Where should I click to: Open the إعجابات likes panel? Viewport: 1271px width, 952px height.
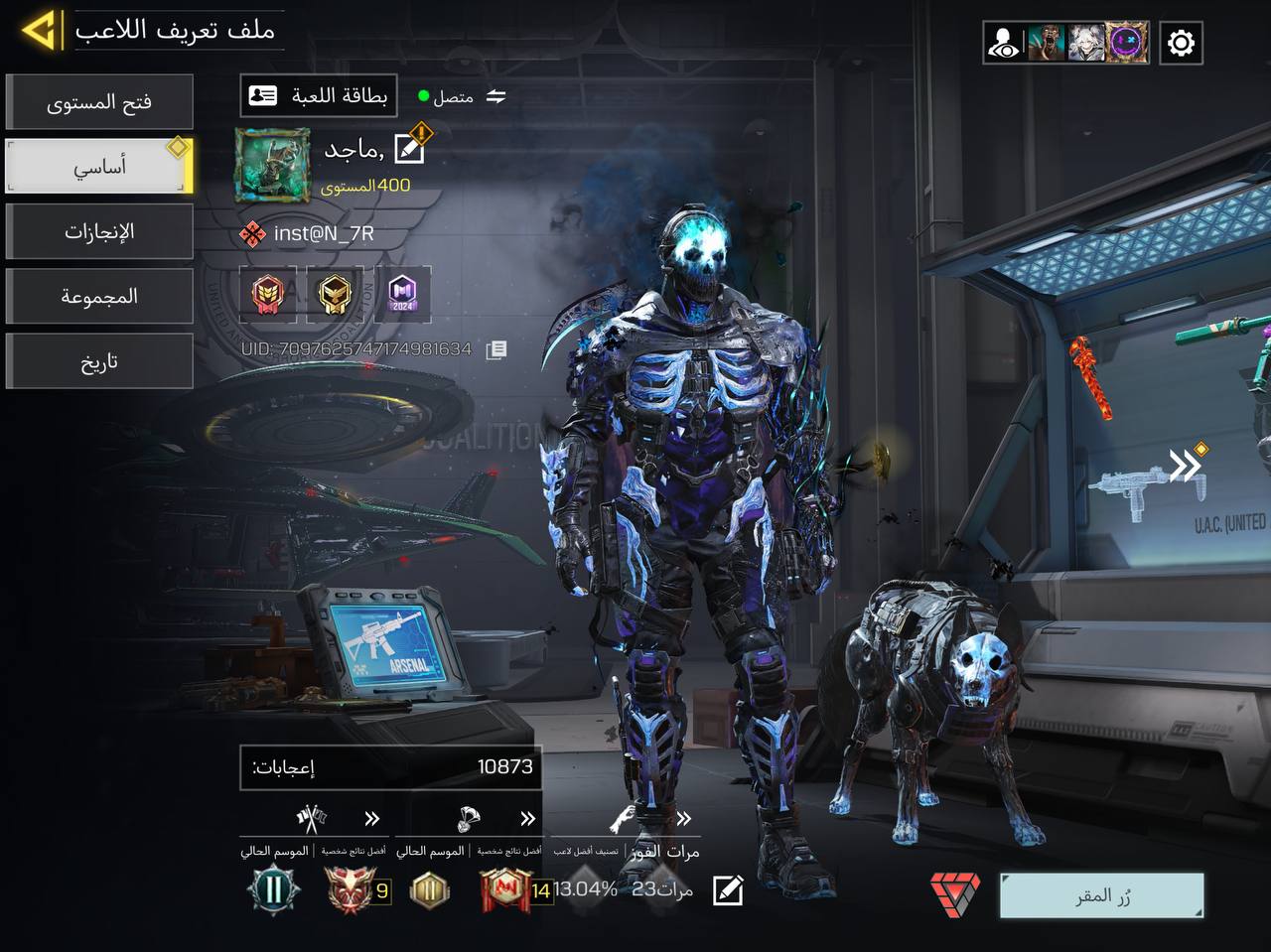click(390, 767)
